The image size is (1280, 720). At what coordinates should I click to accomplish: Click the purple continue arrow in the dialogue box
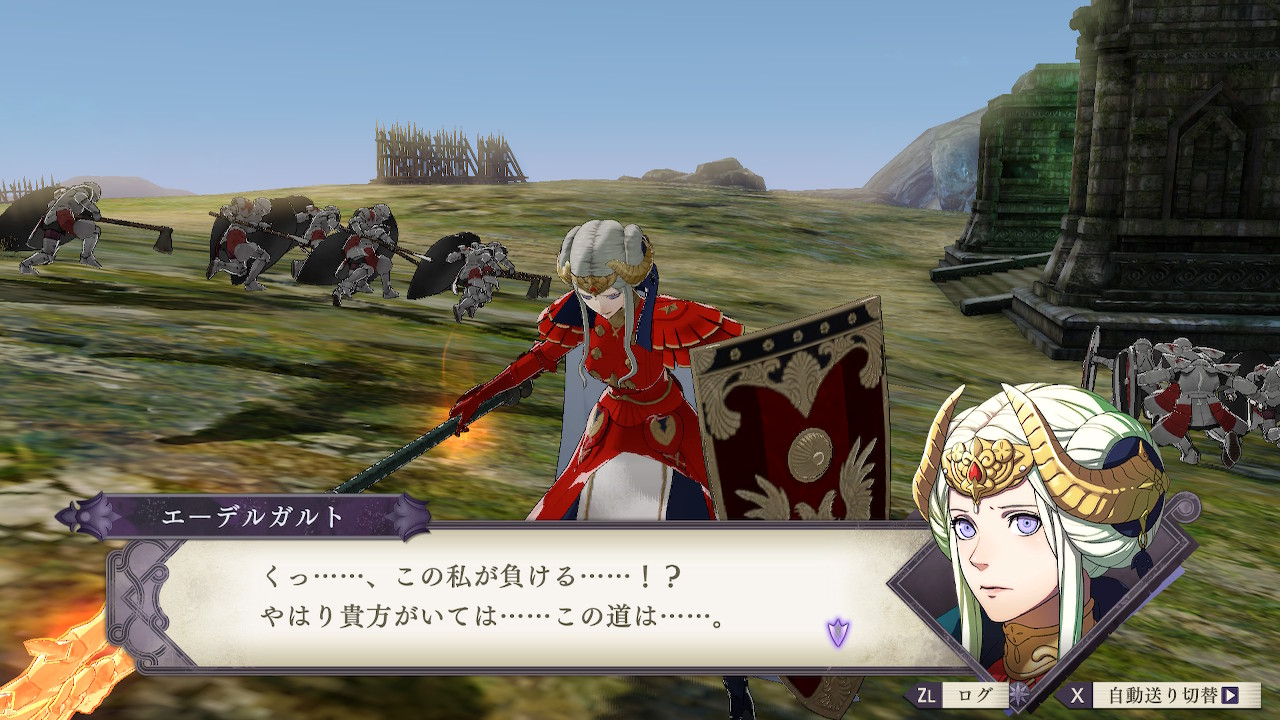coord(837,632)
